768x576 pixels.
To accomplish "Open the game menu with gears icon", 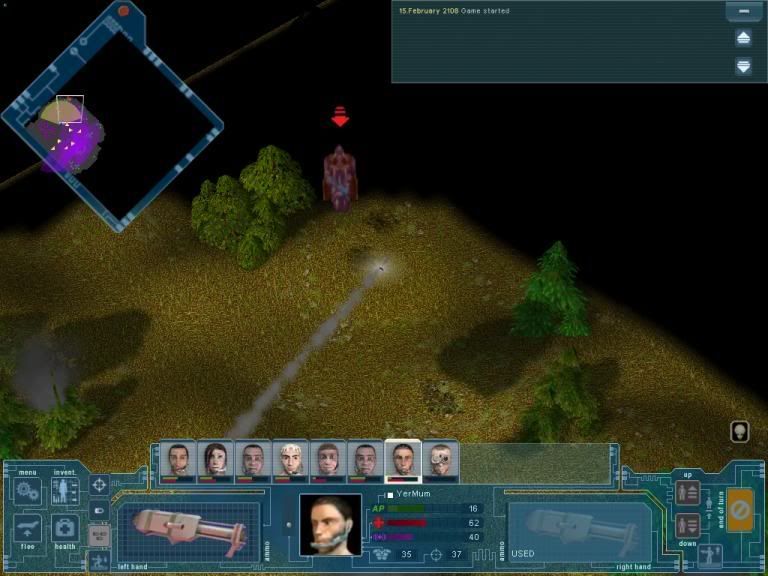I will (x=27, y=491).
